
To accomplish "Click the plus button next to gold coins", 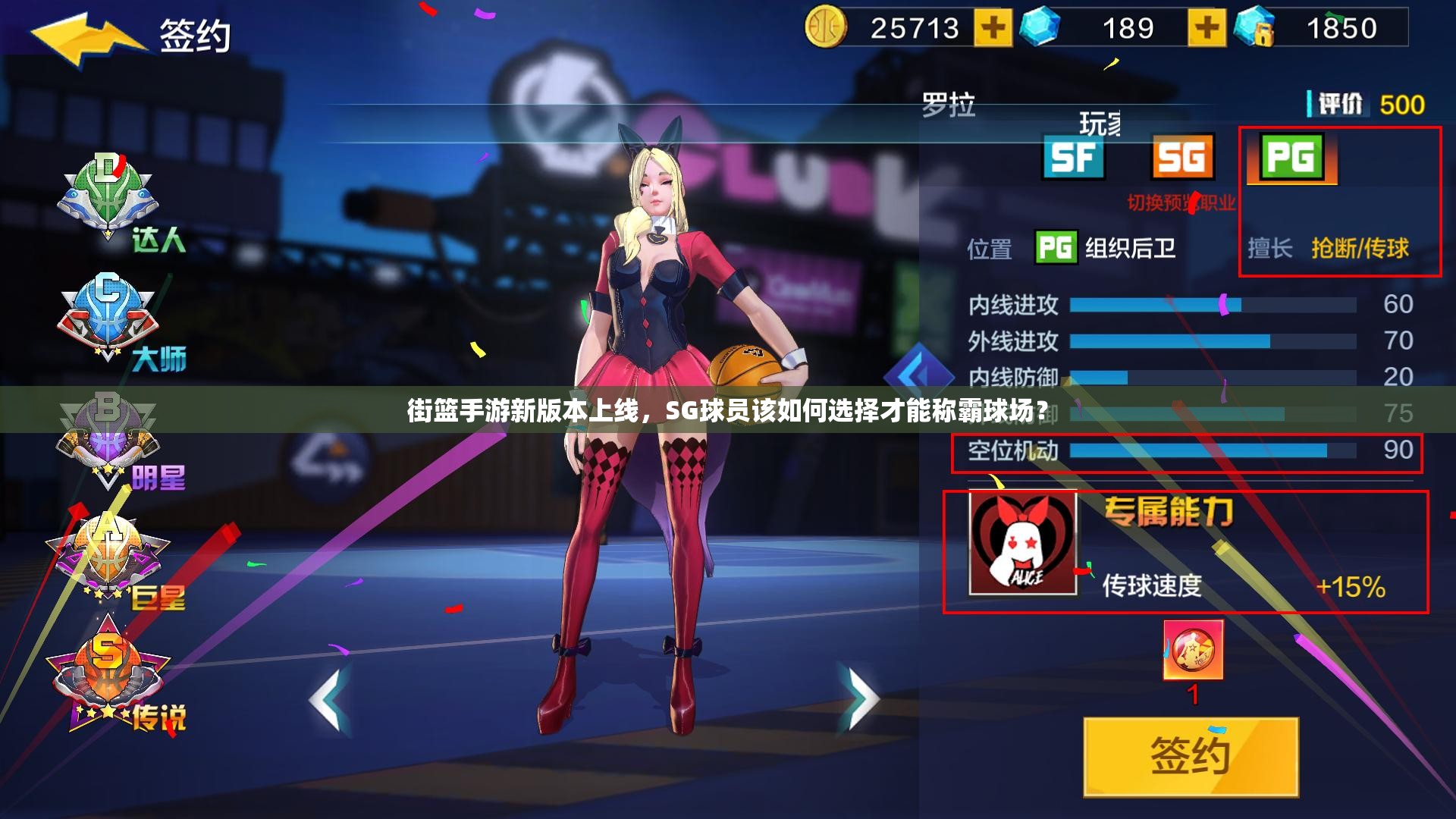I will [x=995, y=29].
